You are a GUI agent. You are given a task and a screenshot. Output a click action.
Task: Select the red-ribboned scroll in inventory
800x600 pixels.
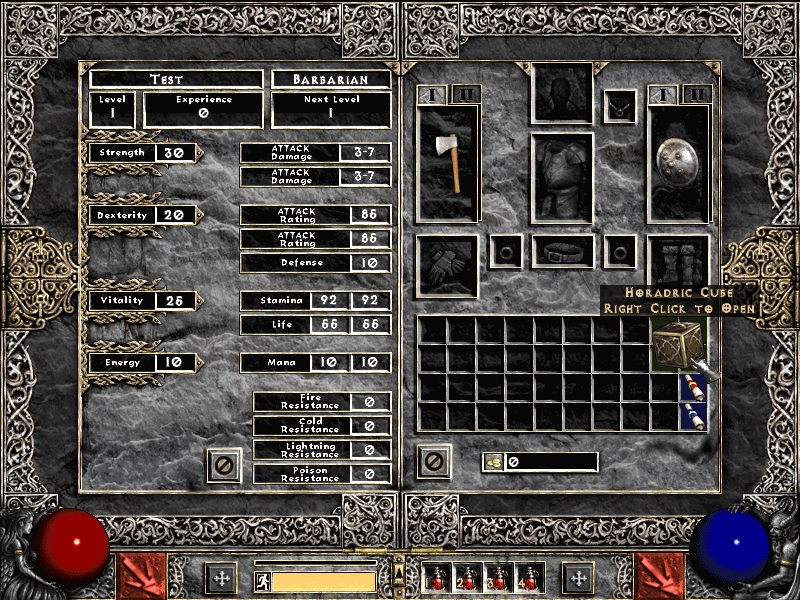tap(692, 387)
